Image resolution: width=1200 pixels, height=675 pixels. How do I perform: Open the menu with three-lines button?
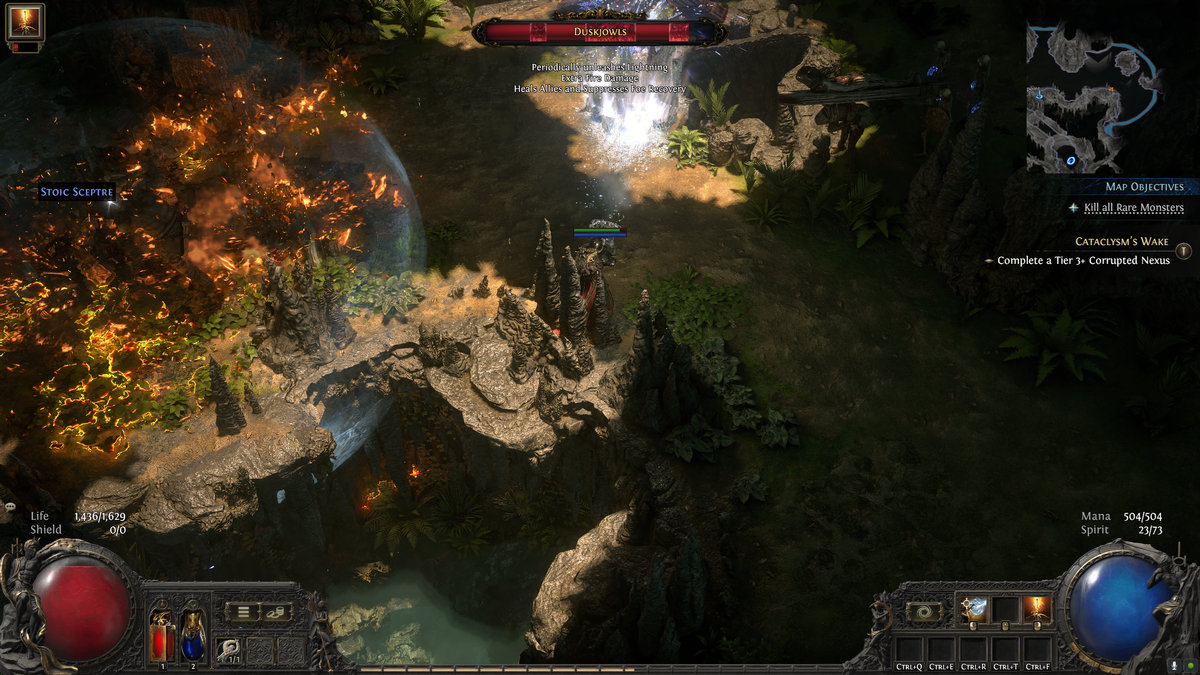241,612
